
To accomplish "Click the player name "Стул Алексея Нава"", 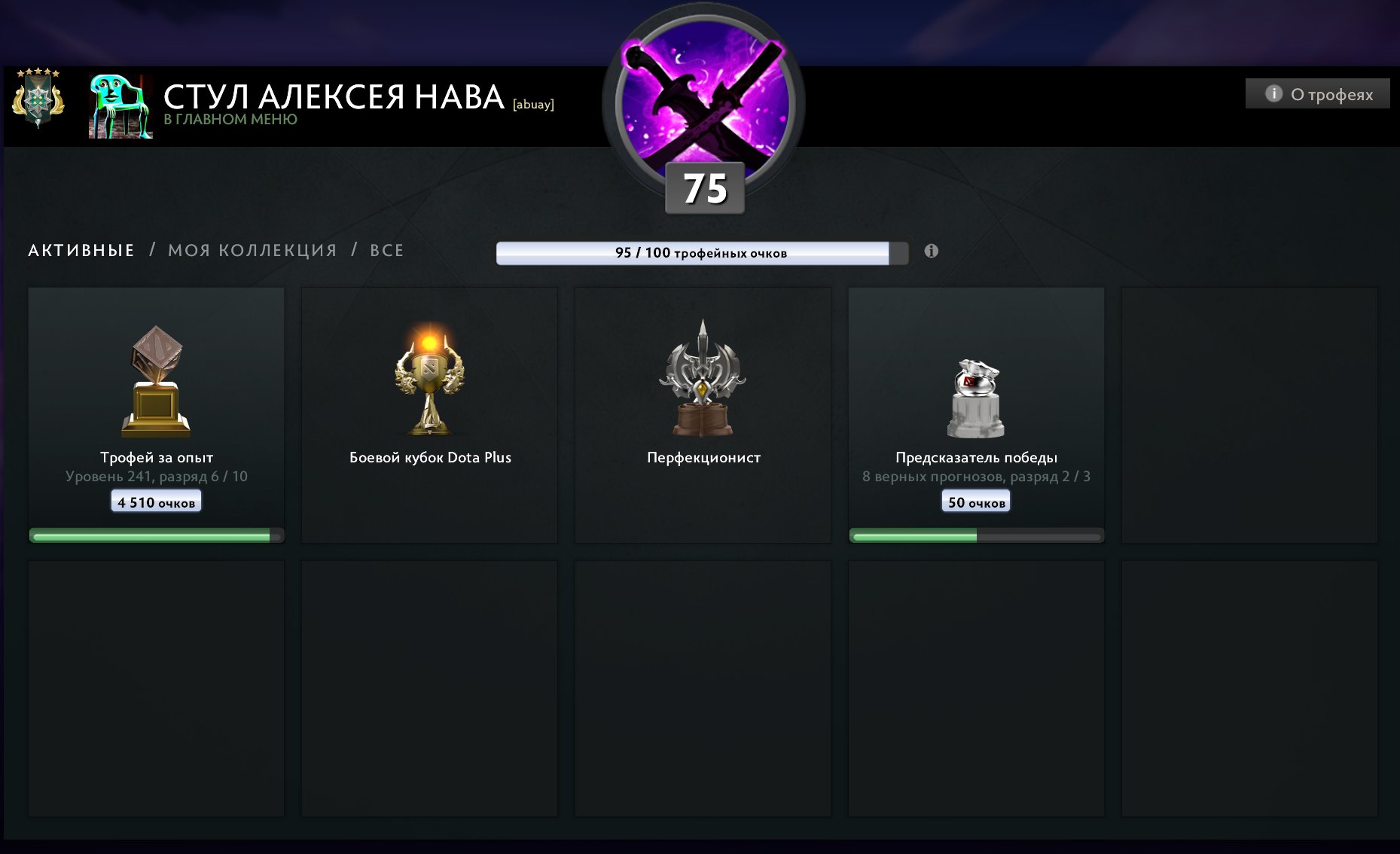I will (x=334, y=97).
